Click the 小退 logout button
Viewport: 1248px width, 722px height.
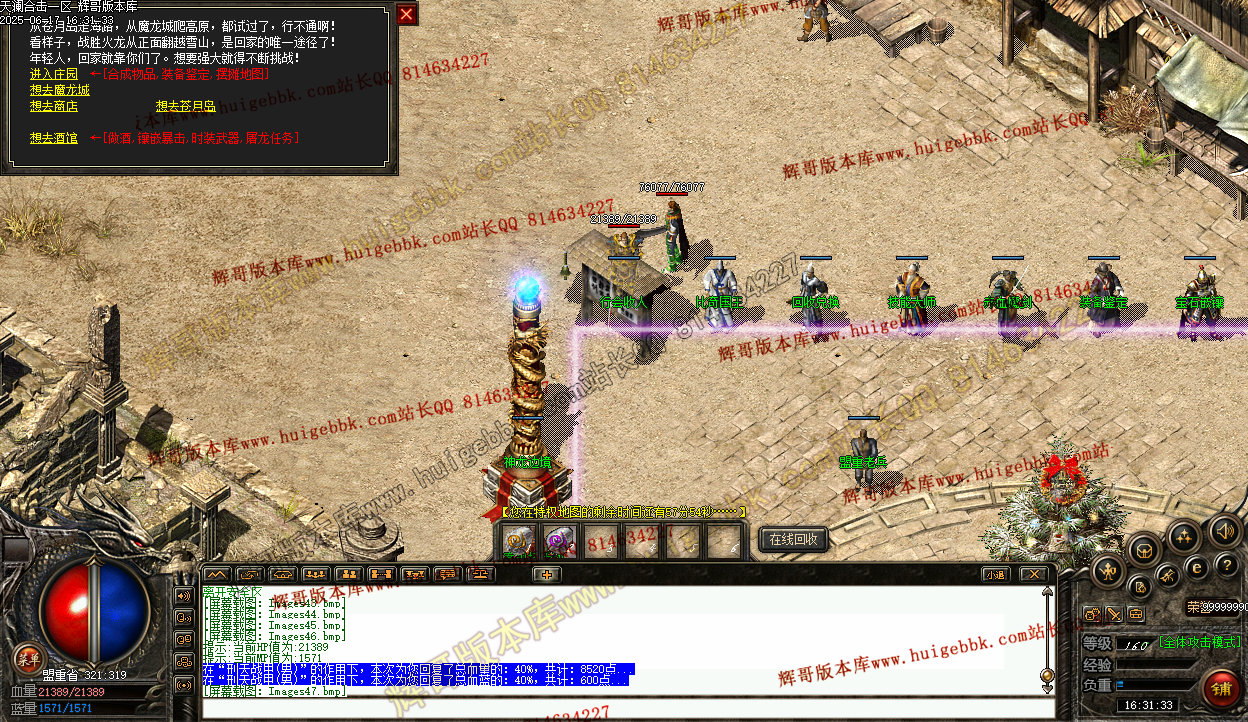994,574
